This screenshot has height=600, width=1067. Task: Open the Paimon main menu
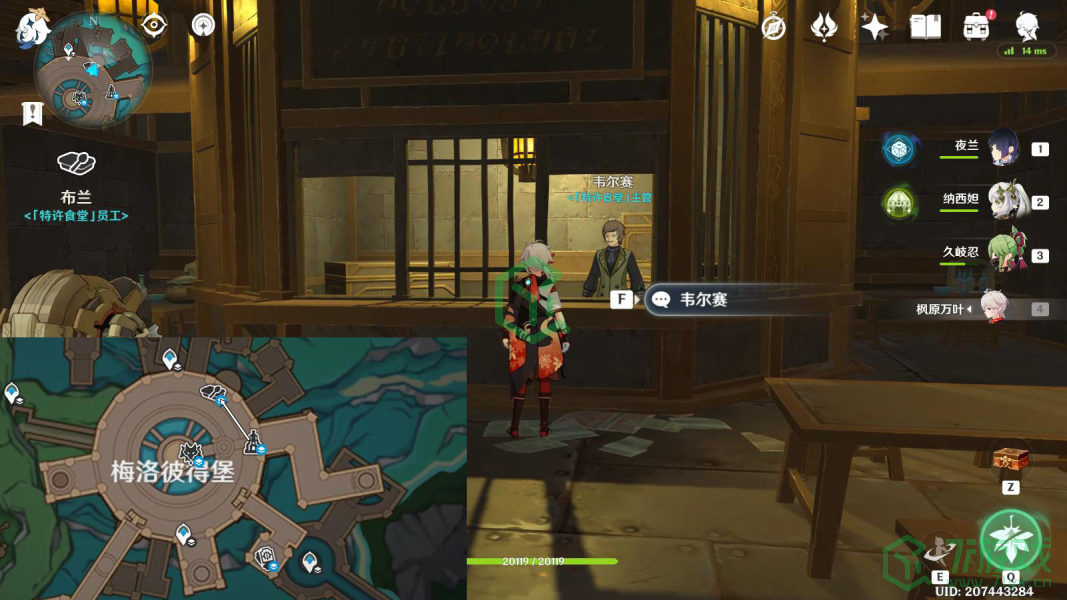32,27
